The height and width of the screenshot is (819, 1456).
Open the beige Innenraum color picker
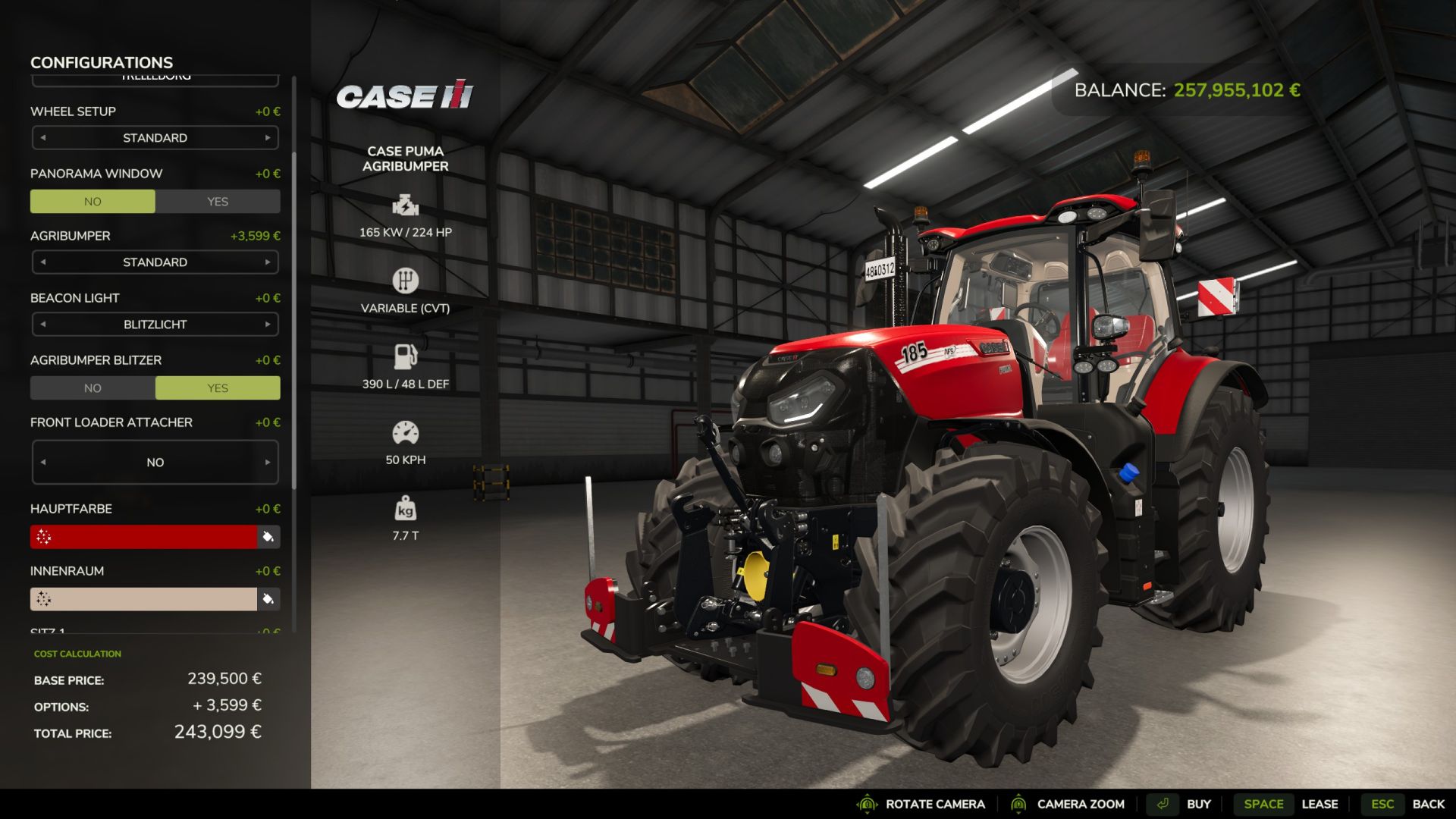(144, 599)
